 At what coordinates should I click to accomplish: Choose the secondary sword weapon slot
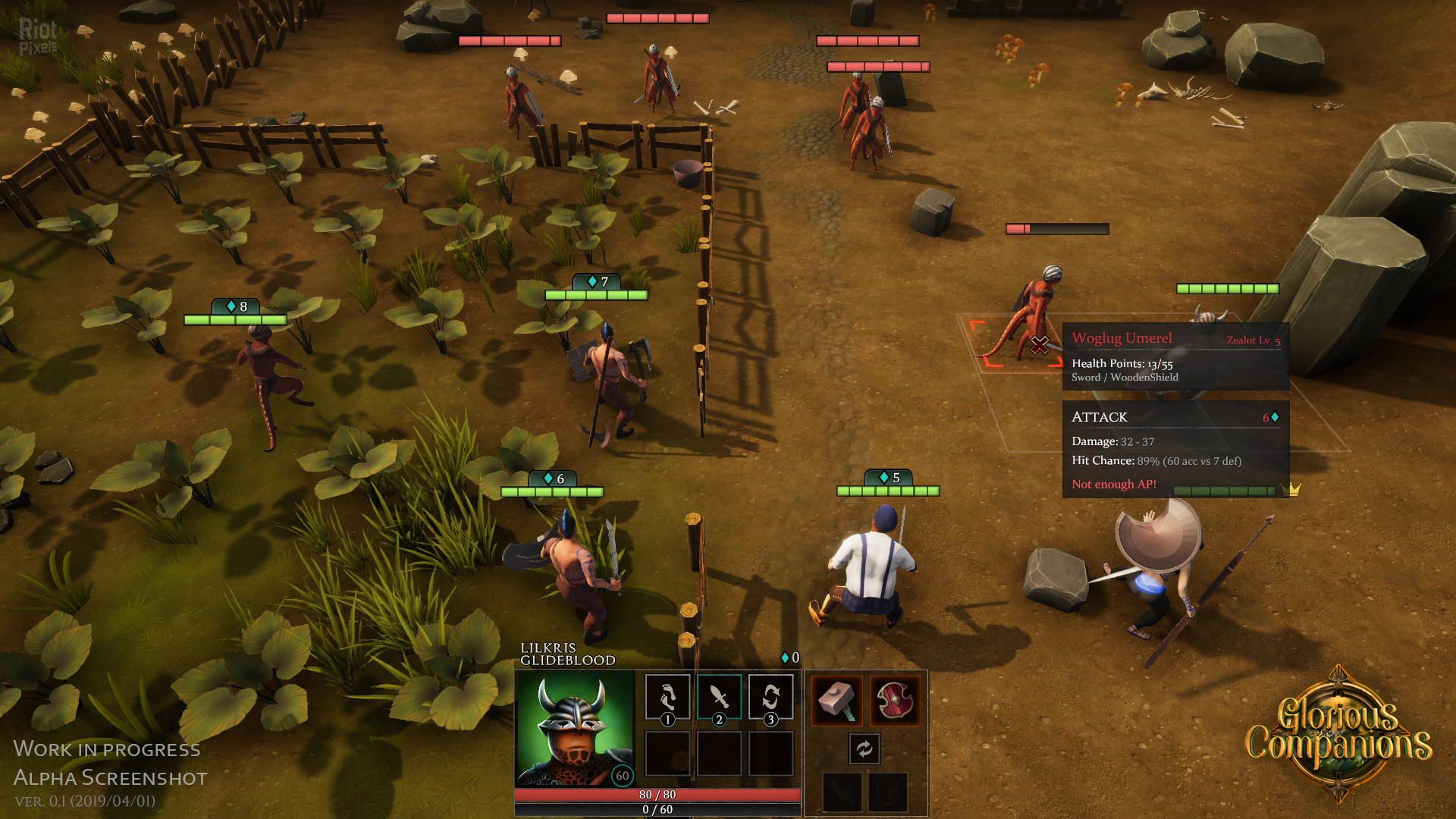point(843,792)
